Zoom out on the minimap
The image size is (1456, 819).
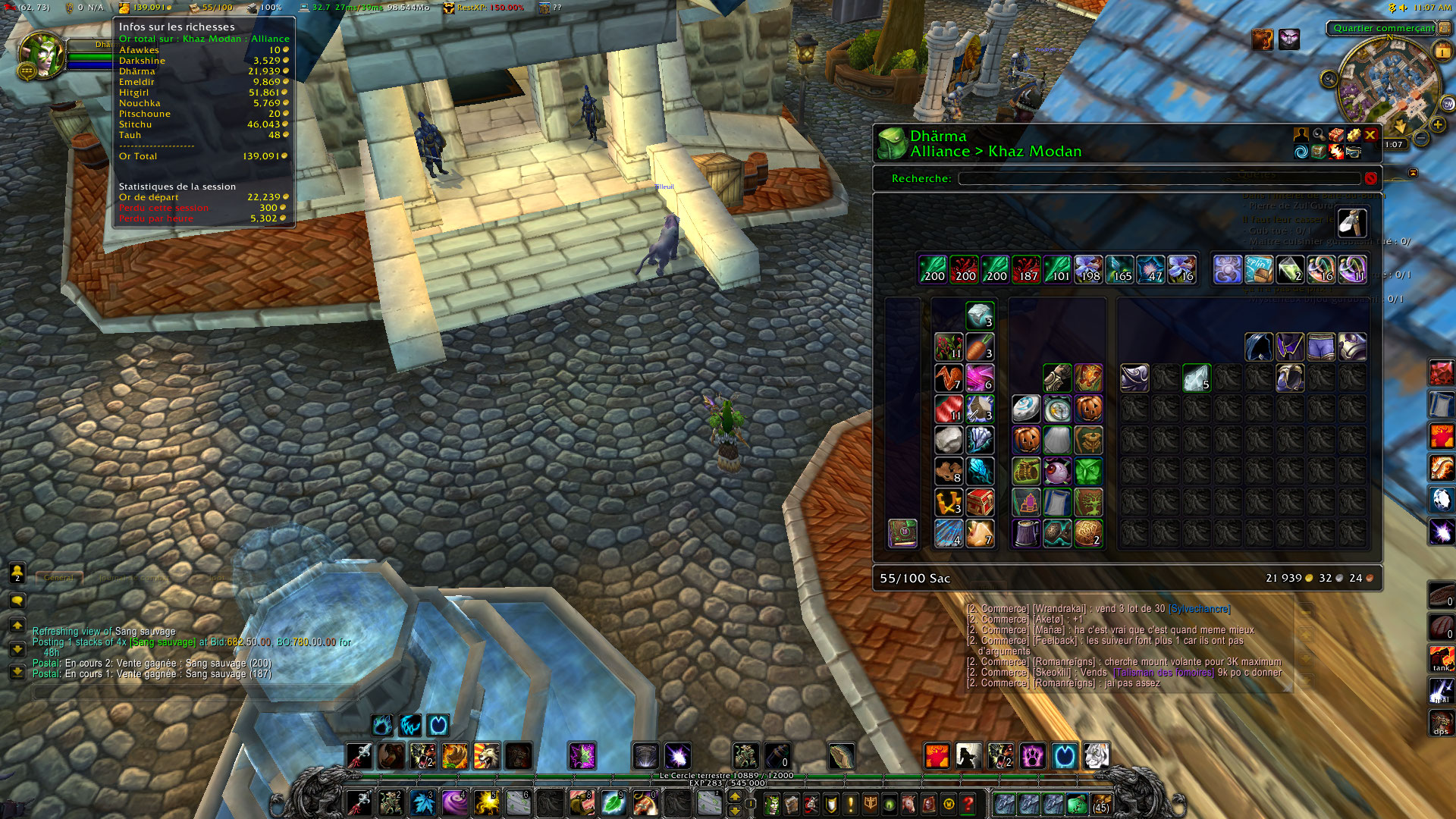coord(1421,138)
